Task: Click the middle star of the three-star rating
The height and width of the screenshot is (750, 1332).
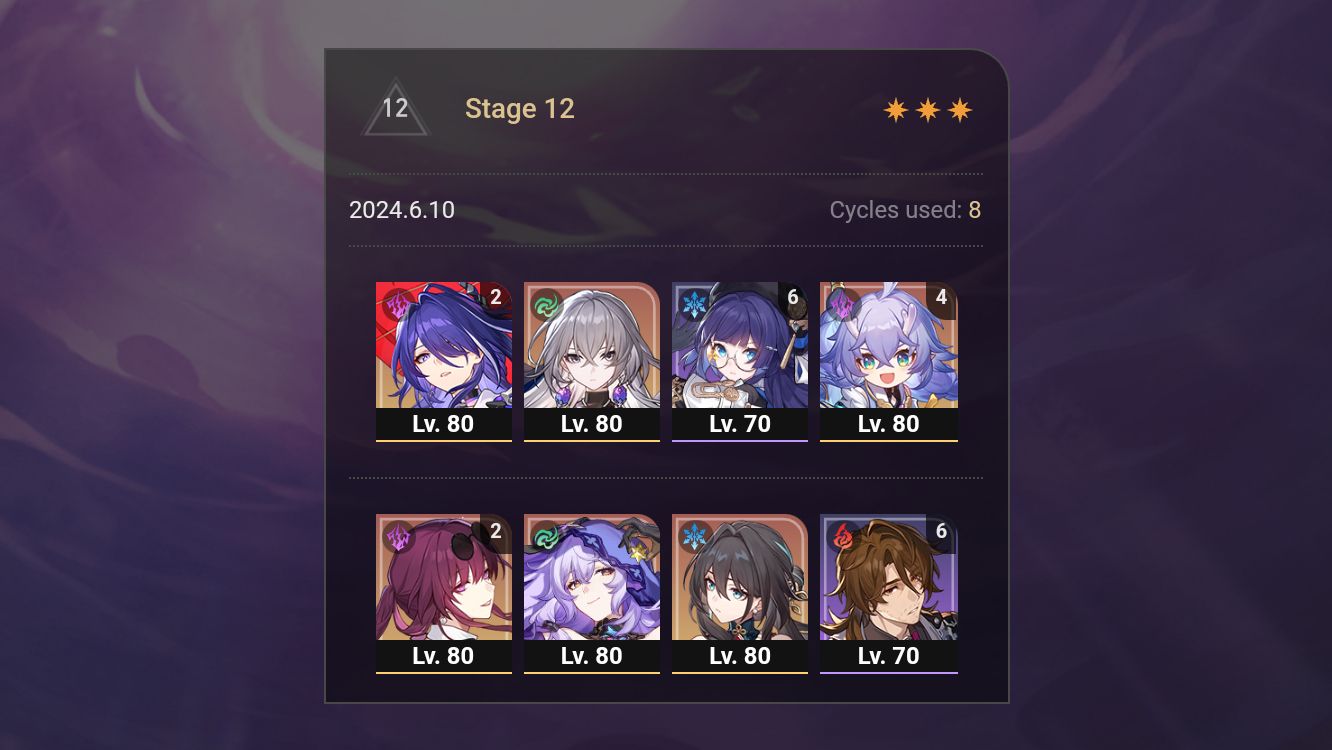Action: 927,109
